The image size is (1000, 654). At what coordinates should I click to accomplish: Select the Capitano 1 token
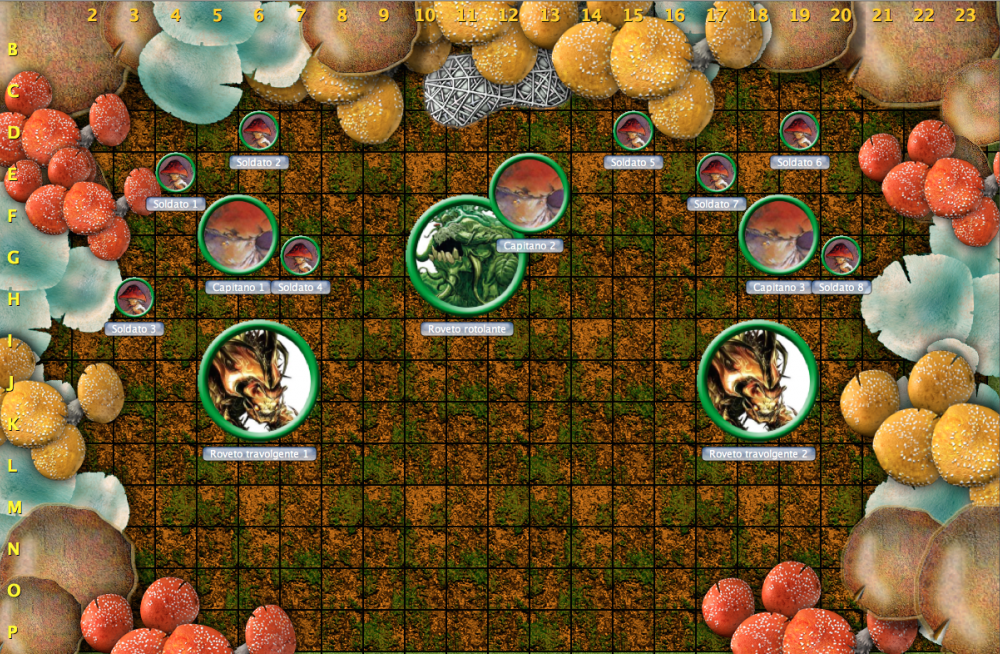(x=238, y=235)
